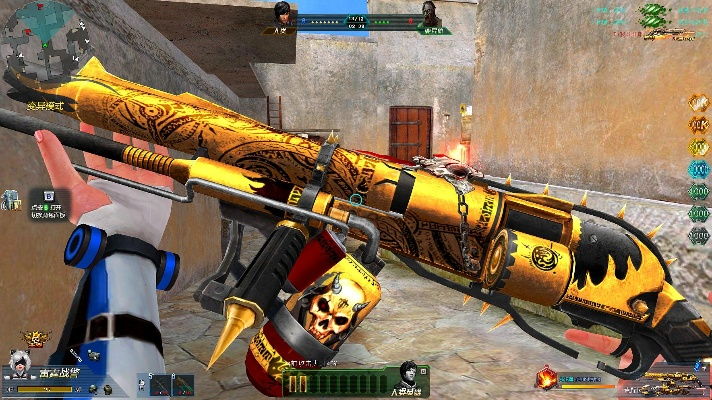Select the first weapon slot
This screenshot has width=712, height=400.
[158, 385]
